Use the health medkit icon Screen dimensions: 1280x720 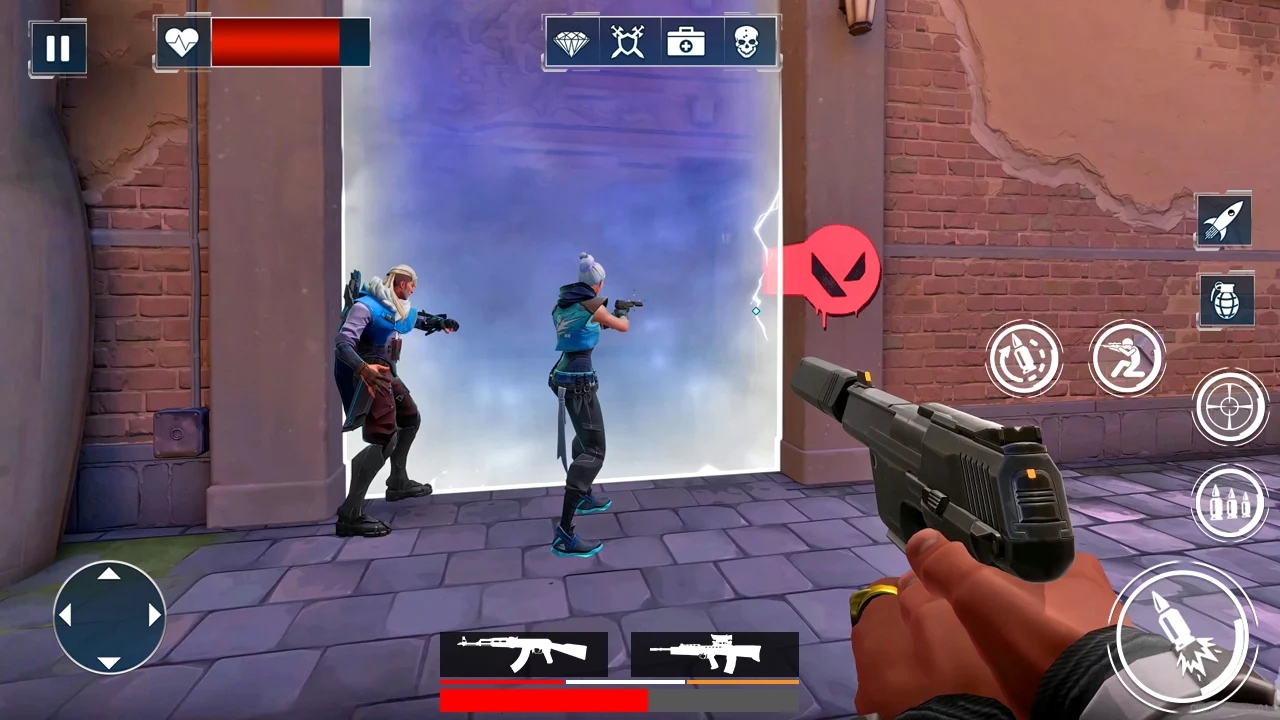[x=686, y=42]
